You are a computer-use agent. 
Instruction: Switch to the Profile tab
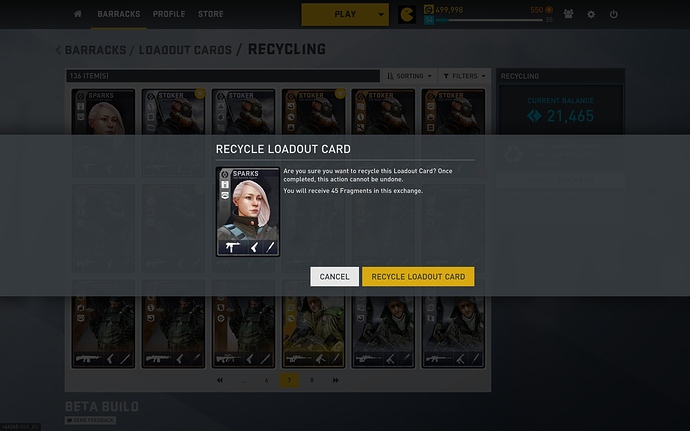pos(169,15)
